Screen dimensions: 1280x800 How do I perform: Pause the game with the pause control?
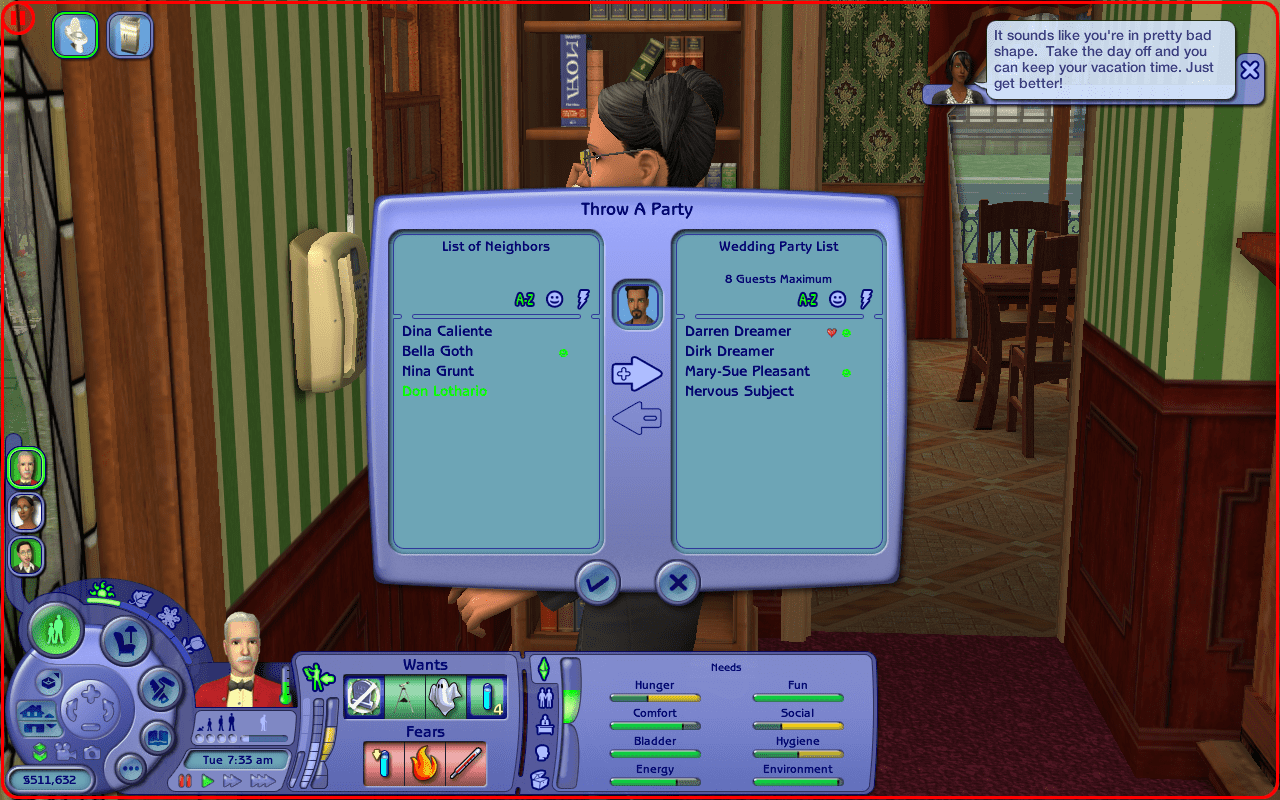(x=184, y=781)
